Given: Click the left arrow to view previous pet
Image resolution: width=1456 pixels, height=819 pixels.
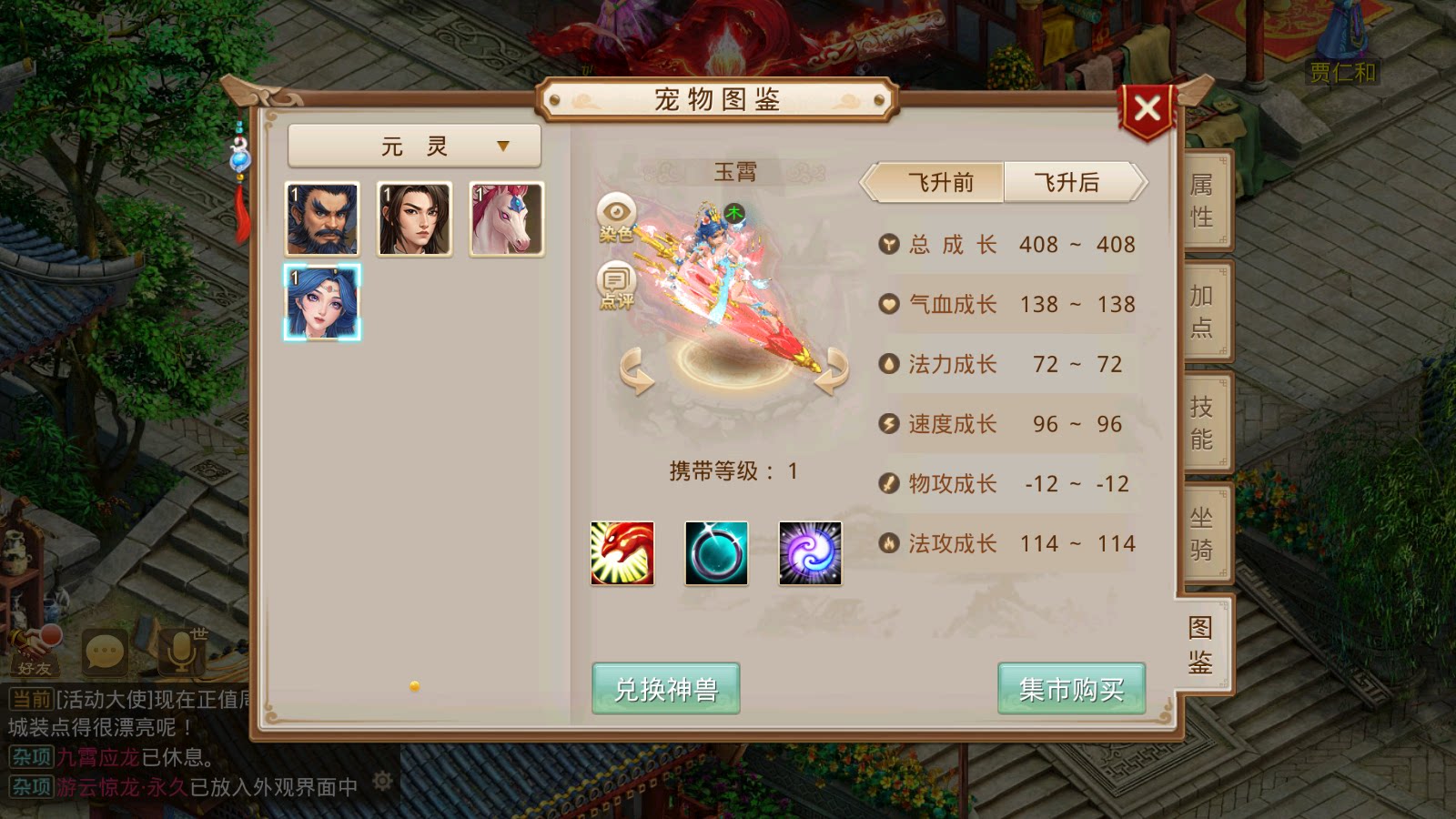Looking at the screenshot, I should point(635,371).
